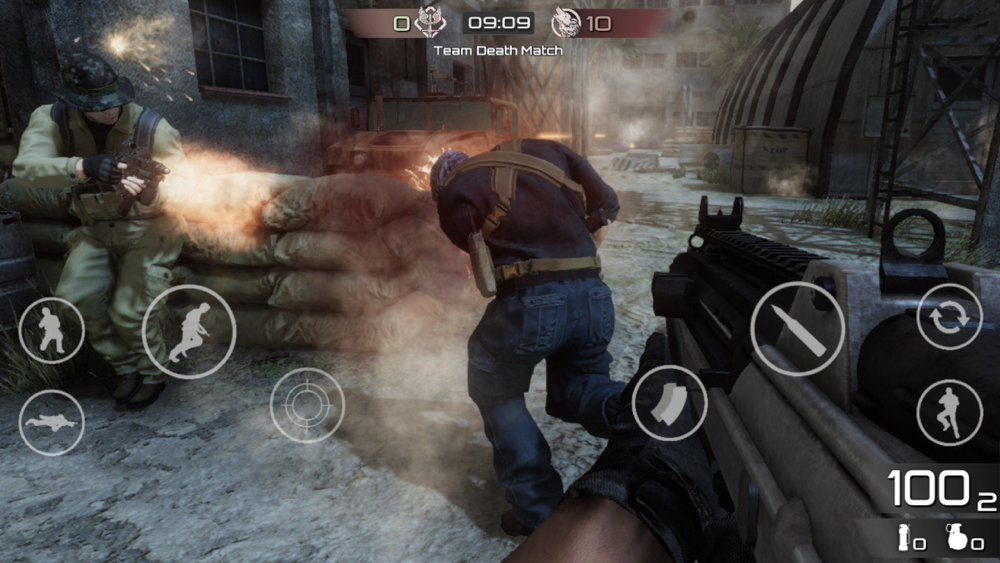Image resolution: width=1000 pixels, height=563 pixels.
Task: Tap the running soldier sprint button
Action: [x=189, y=332]
